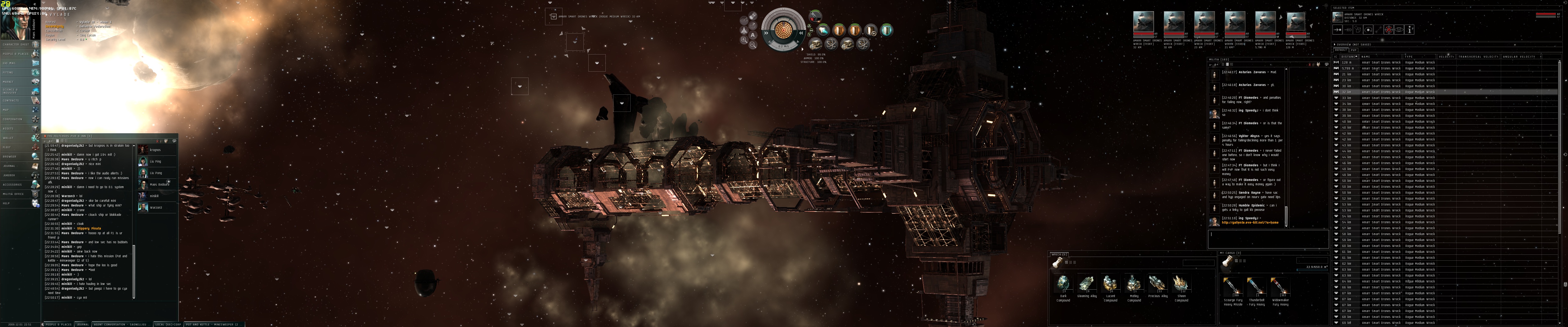Viewport: 1568px width, 327px height.
Task: Click the look-at eye button
Action: (x=1399, y=29)
